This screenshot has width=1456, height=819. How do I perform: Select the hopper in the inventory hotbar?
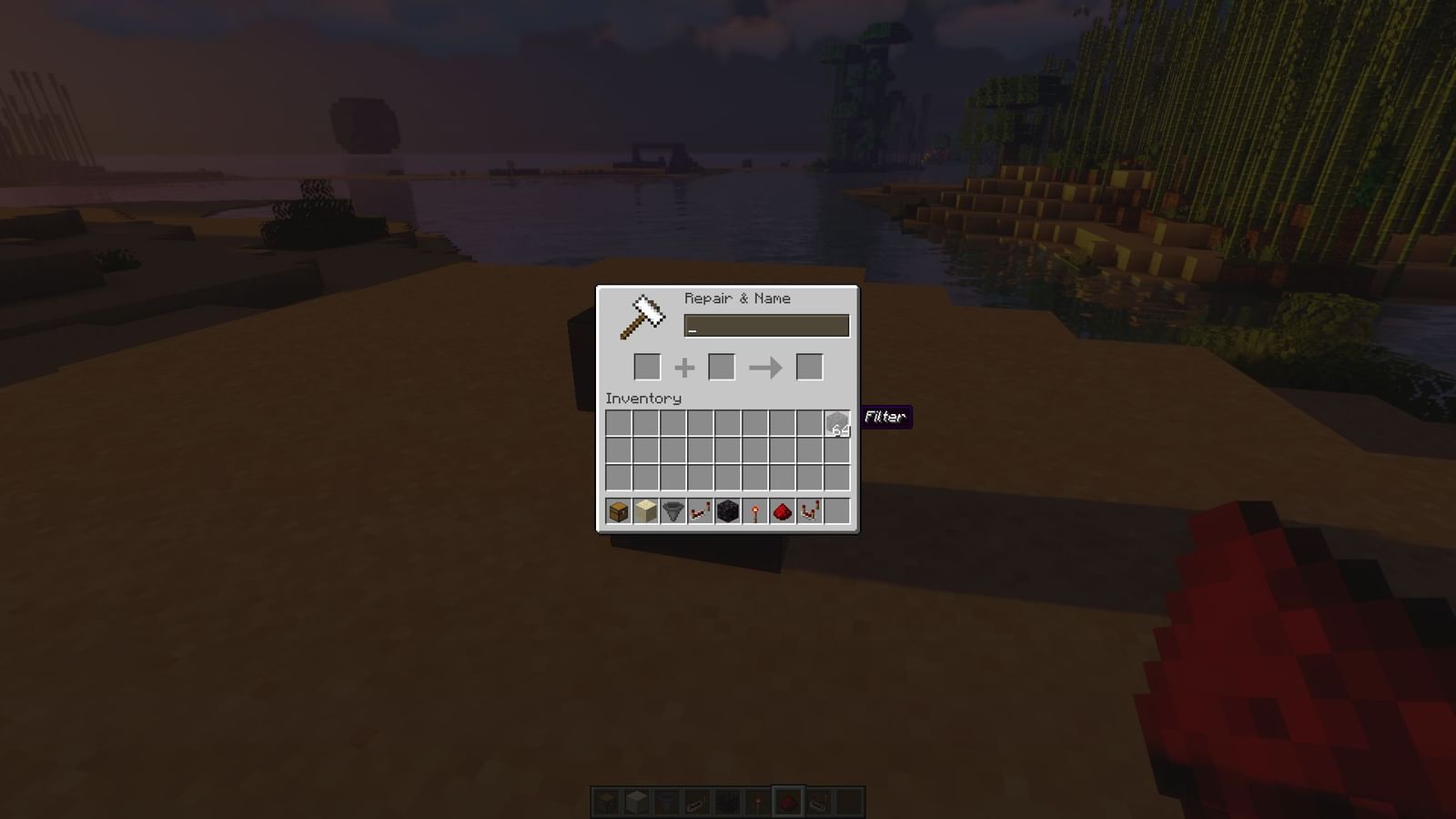(671, 511)
